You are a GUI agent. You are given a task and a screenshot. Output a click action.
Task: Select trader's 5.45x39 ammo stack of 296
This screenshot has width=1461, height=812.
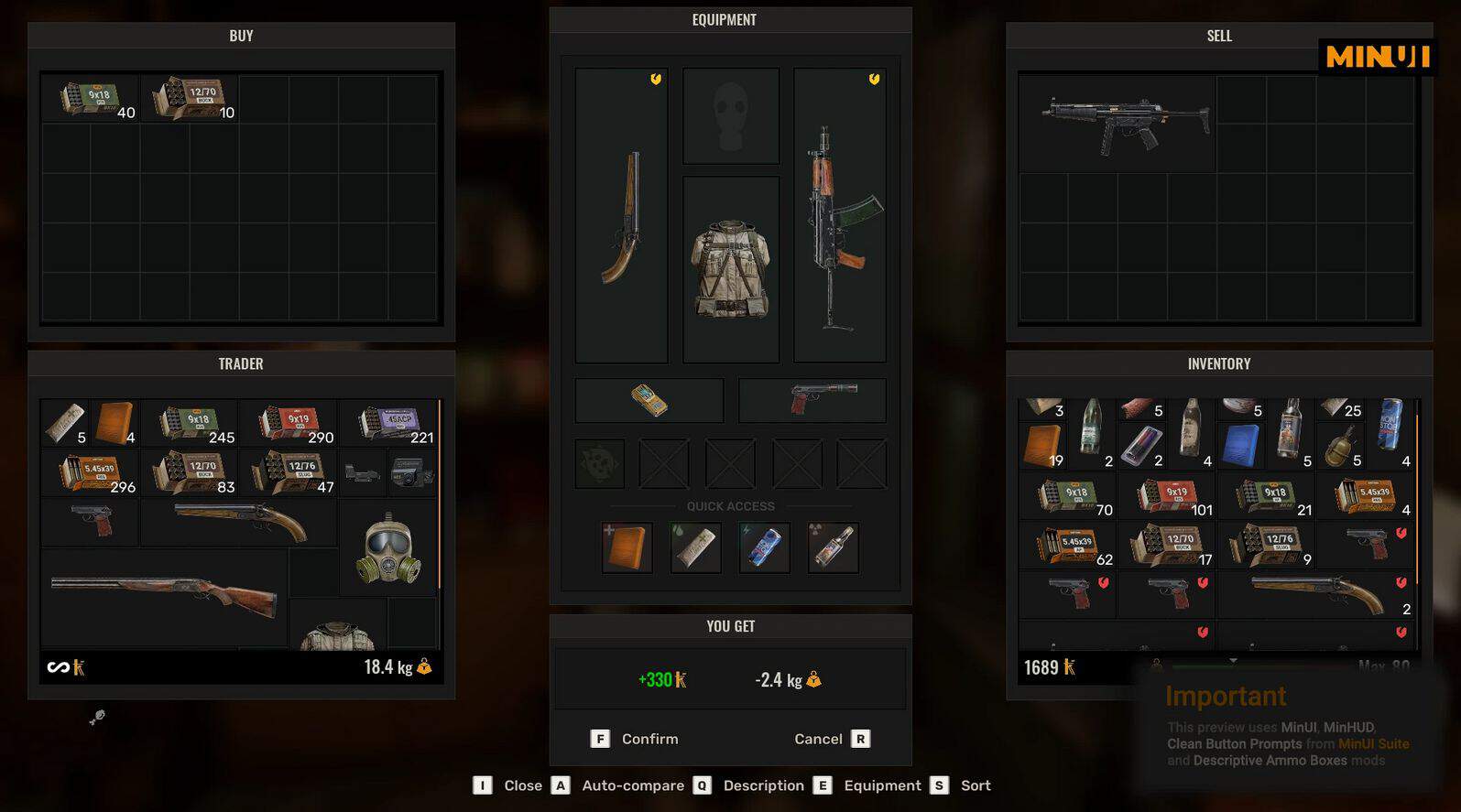(91, 473)
